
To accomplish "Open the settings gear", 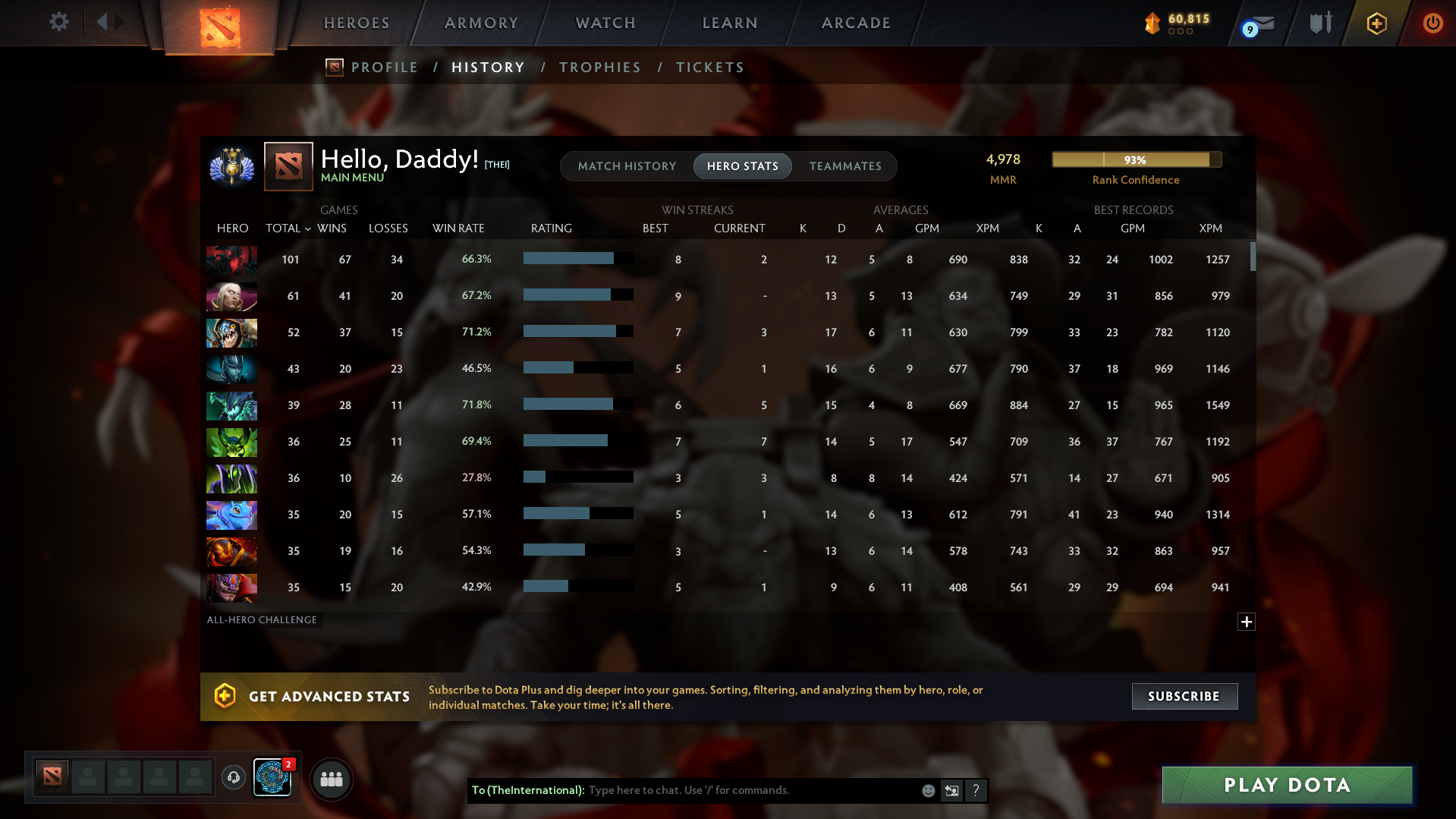I will 58,22.
